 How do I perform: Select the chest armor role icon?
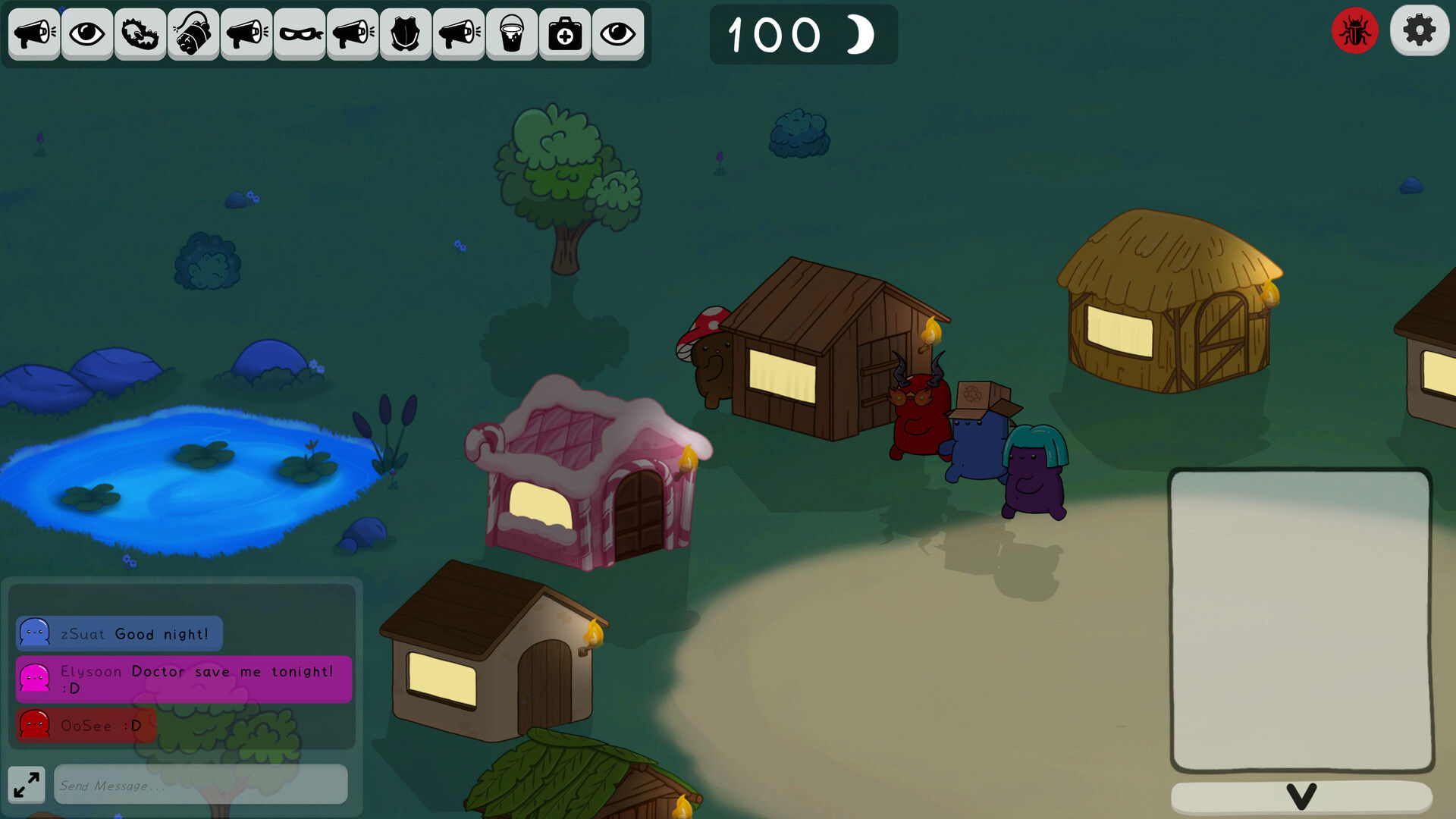406,34
